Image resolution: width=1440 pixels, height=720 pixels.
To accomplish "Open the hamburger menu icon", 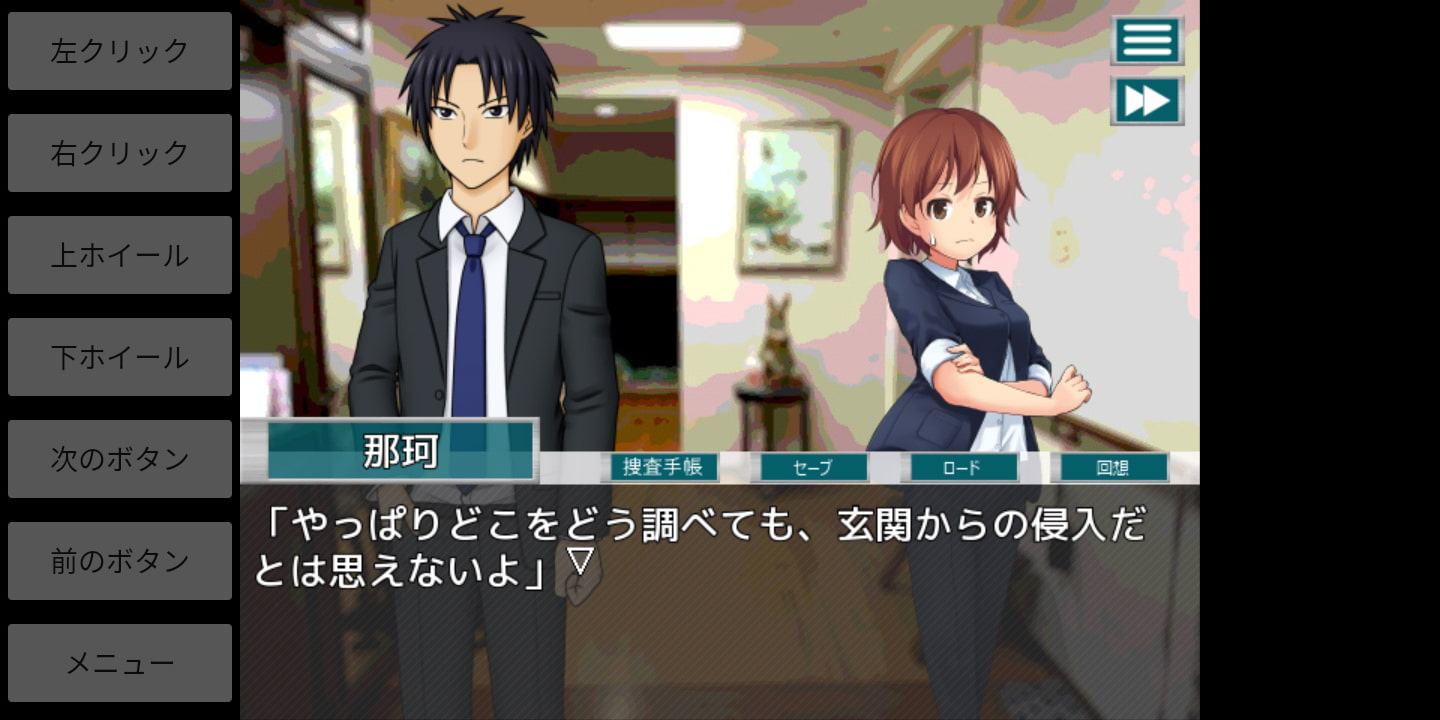I will [1147, 41].
